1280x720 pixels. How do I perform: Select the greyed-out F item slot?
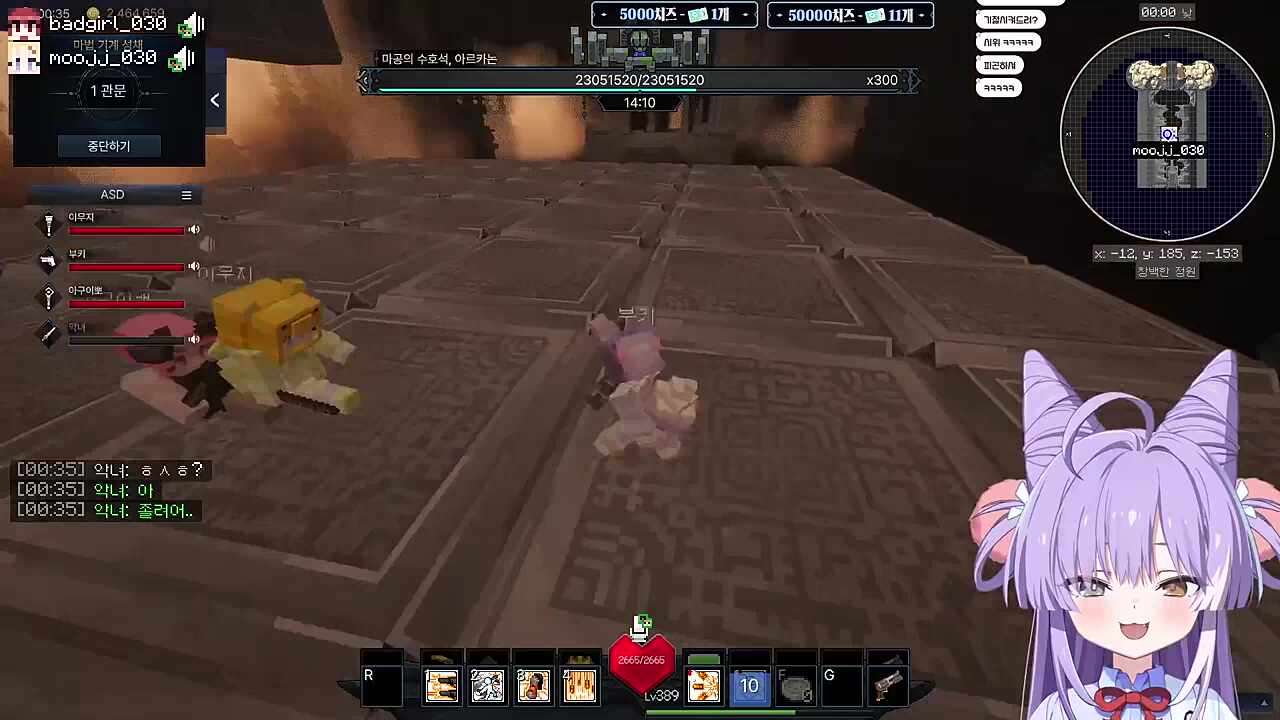(x=795, y=685)
